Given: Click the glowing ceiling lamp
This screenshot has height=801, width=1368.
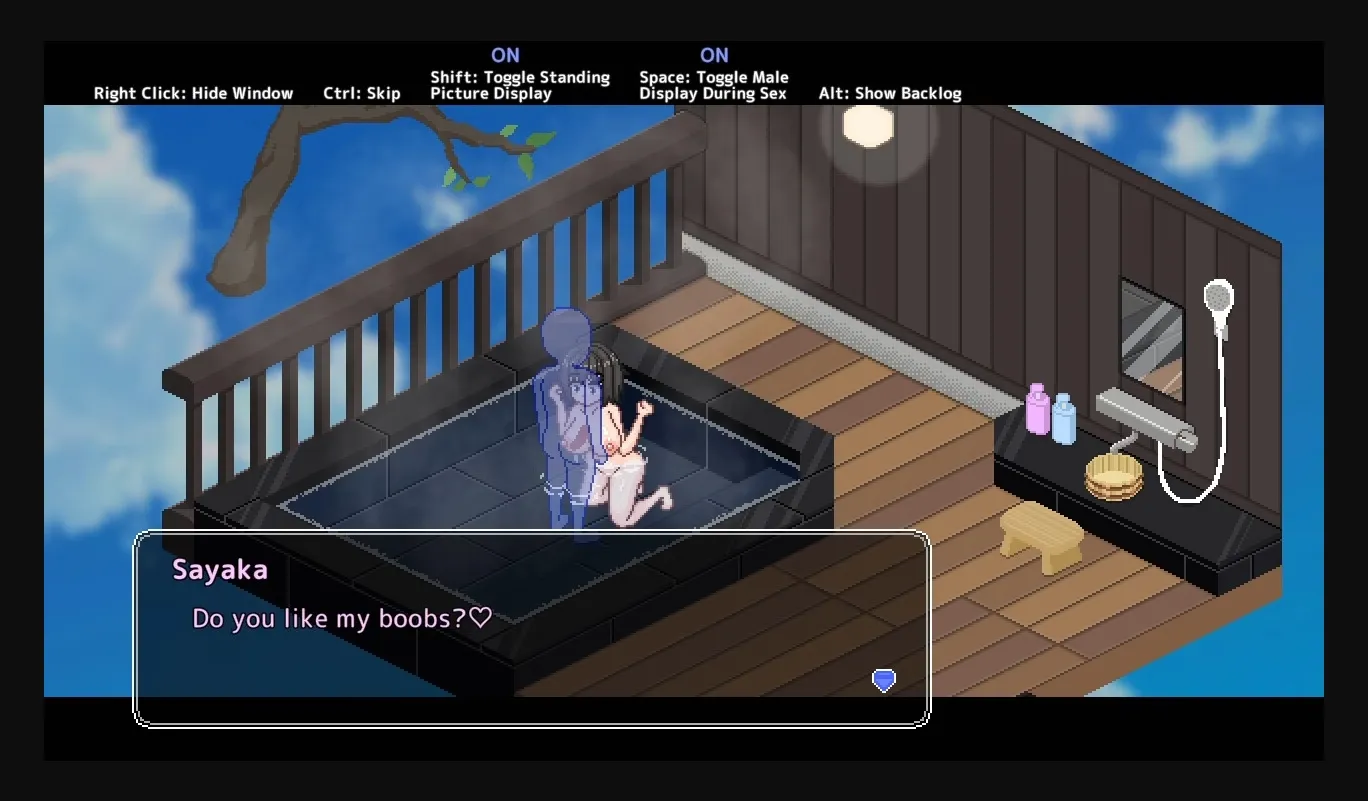Looking at the screenshot, I should (866, 126).
